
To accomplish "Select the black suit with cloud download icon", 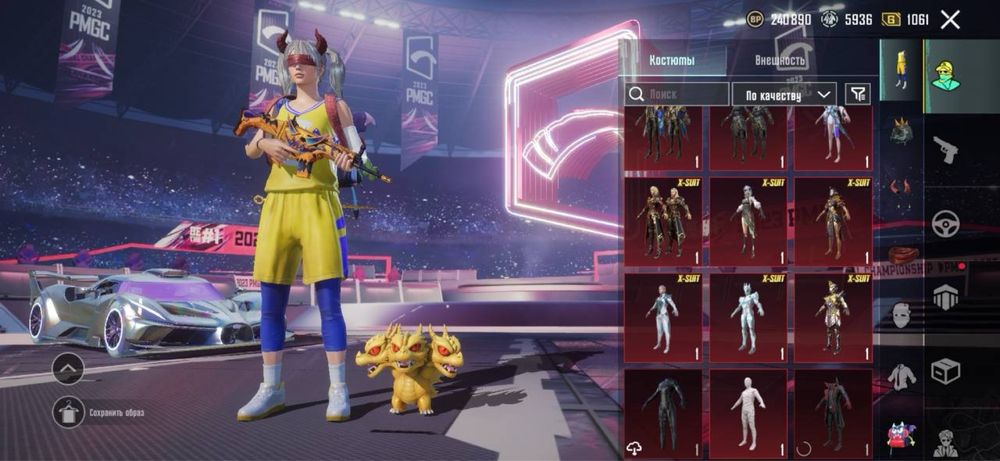I will tap(663, 411).
